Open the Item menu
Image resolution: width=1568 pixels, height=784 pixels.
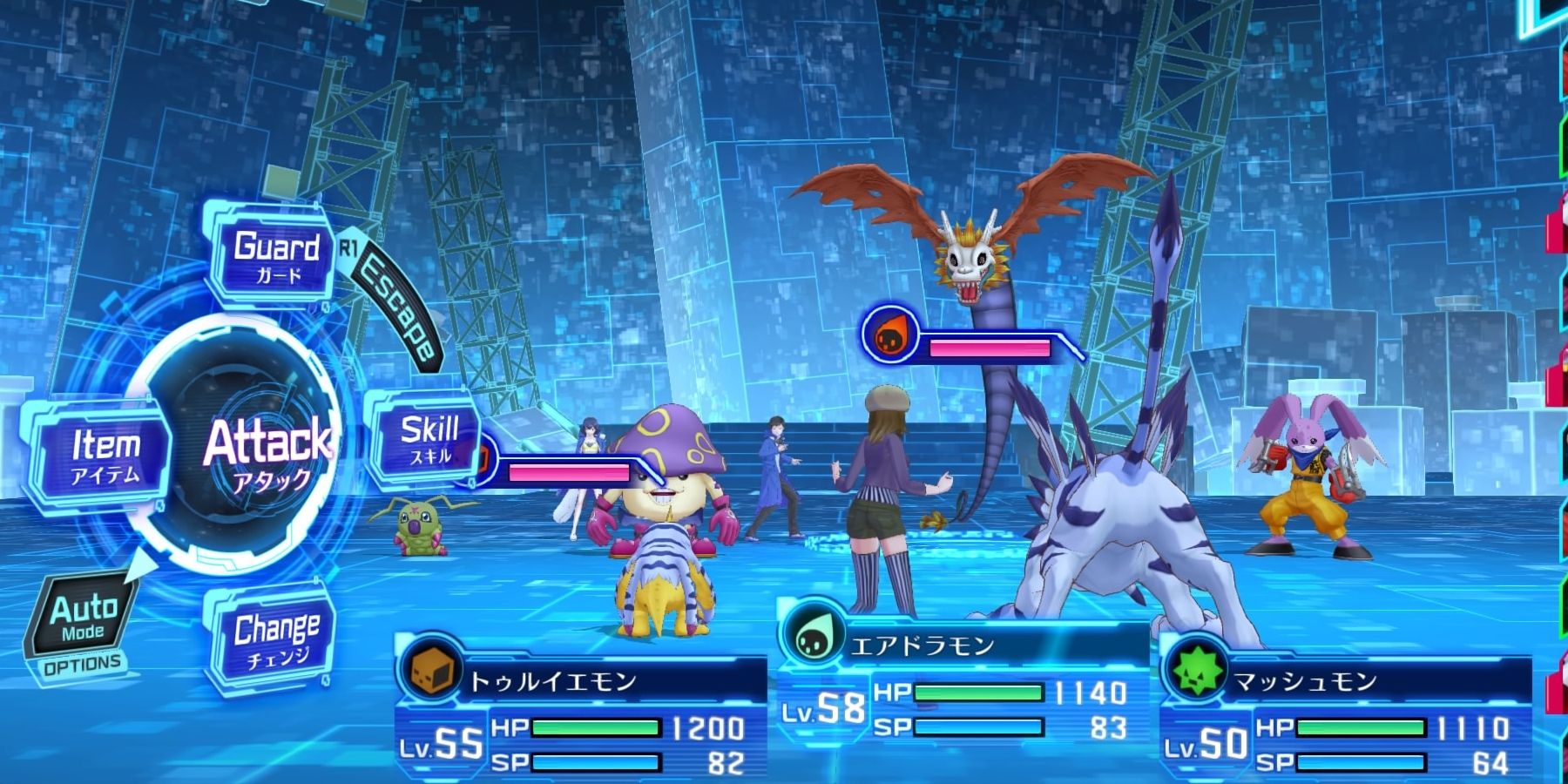[x=103, y=455]
